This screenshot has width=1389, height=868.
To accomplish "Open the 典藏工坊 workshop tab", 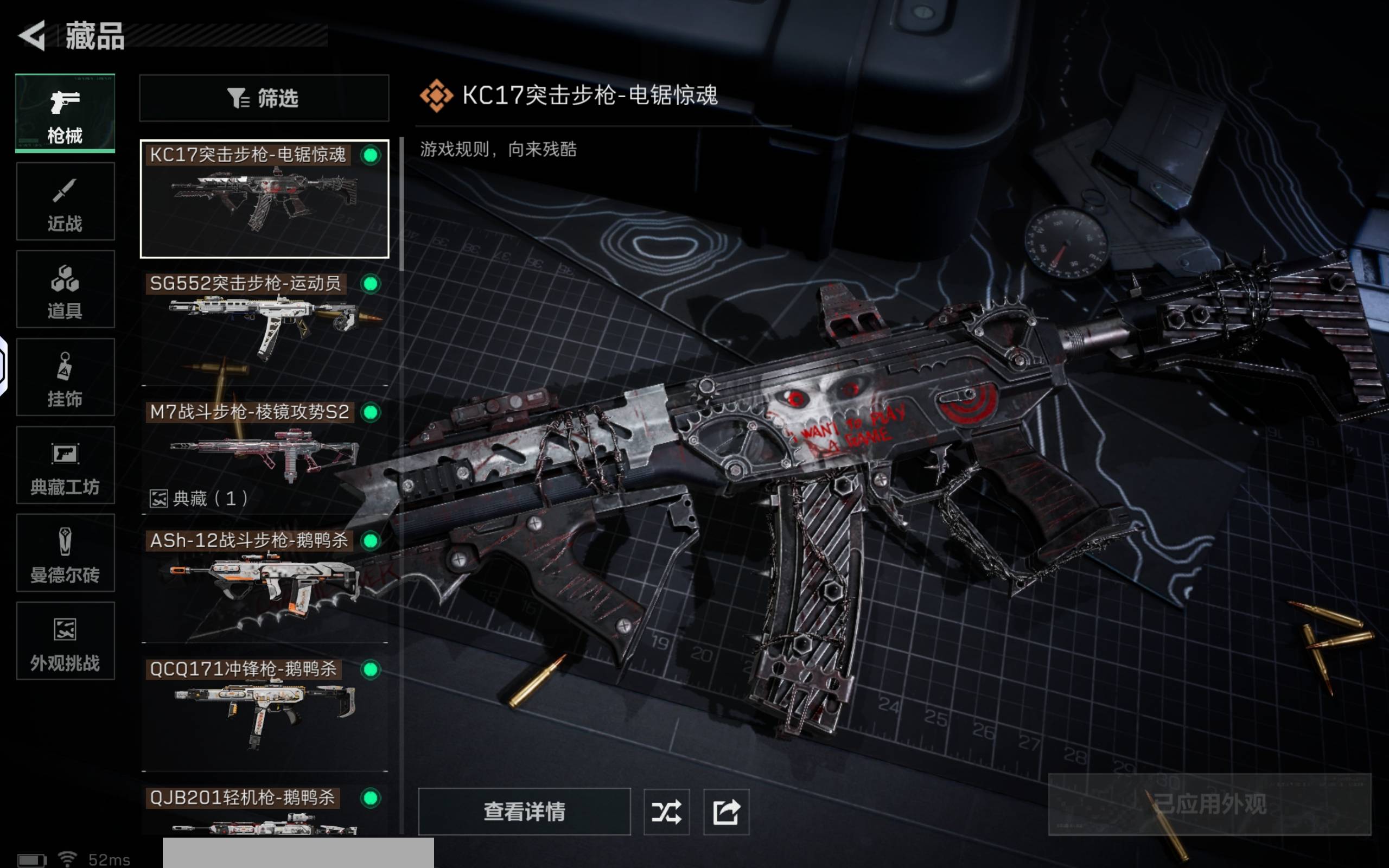I will point(65,465).
